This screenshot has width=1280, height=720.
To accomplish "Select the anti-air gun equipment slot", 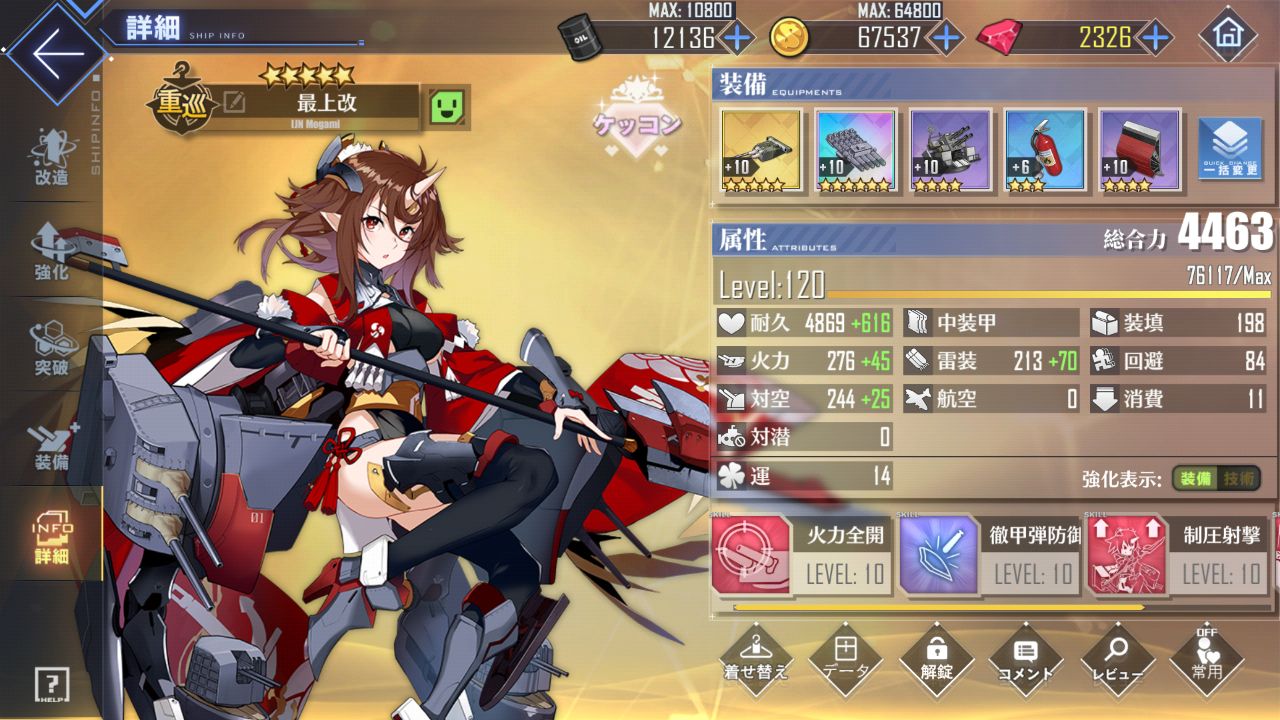I will click(x=950, y=150).
